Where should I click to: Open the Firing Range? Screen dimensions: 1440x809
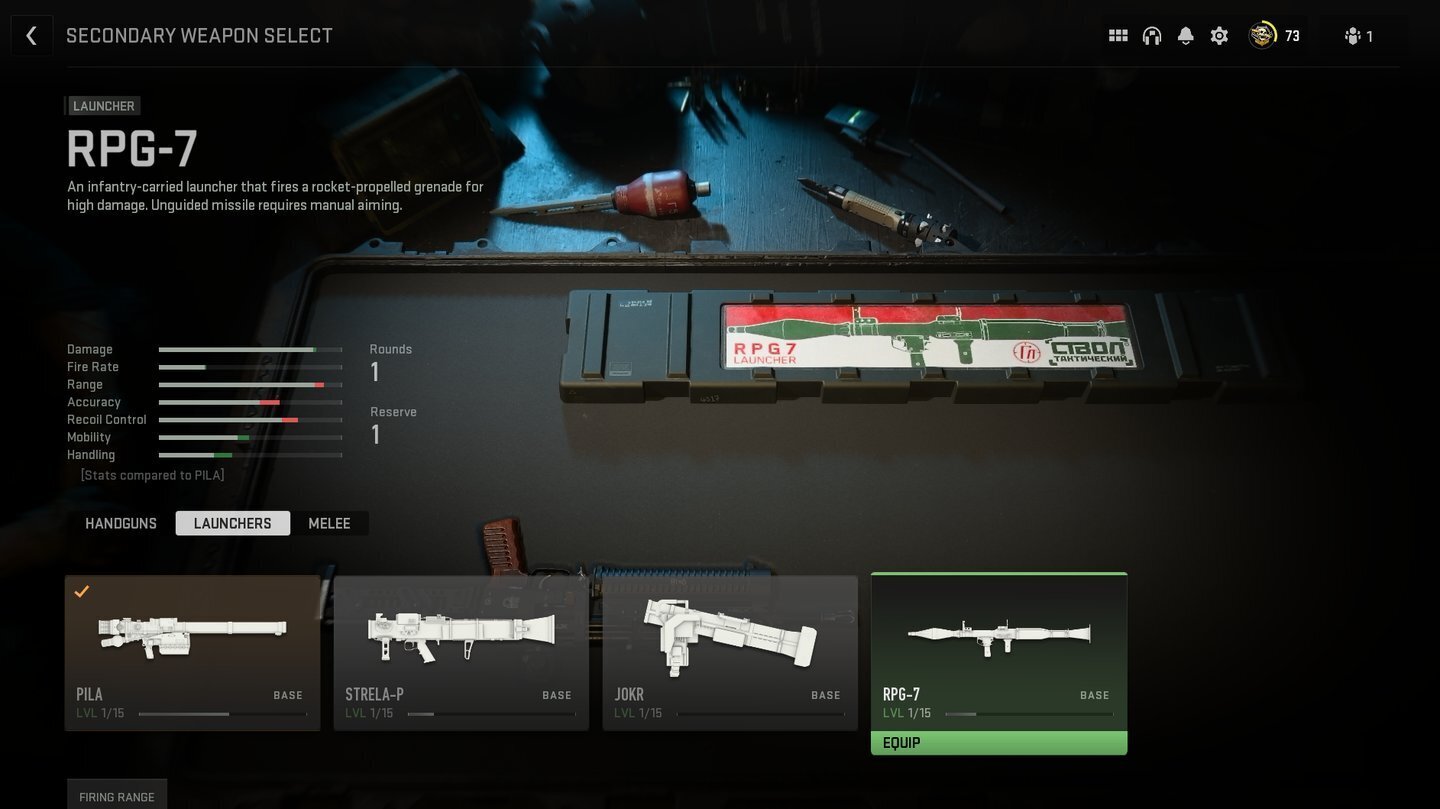[x=116, y=796]
